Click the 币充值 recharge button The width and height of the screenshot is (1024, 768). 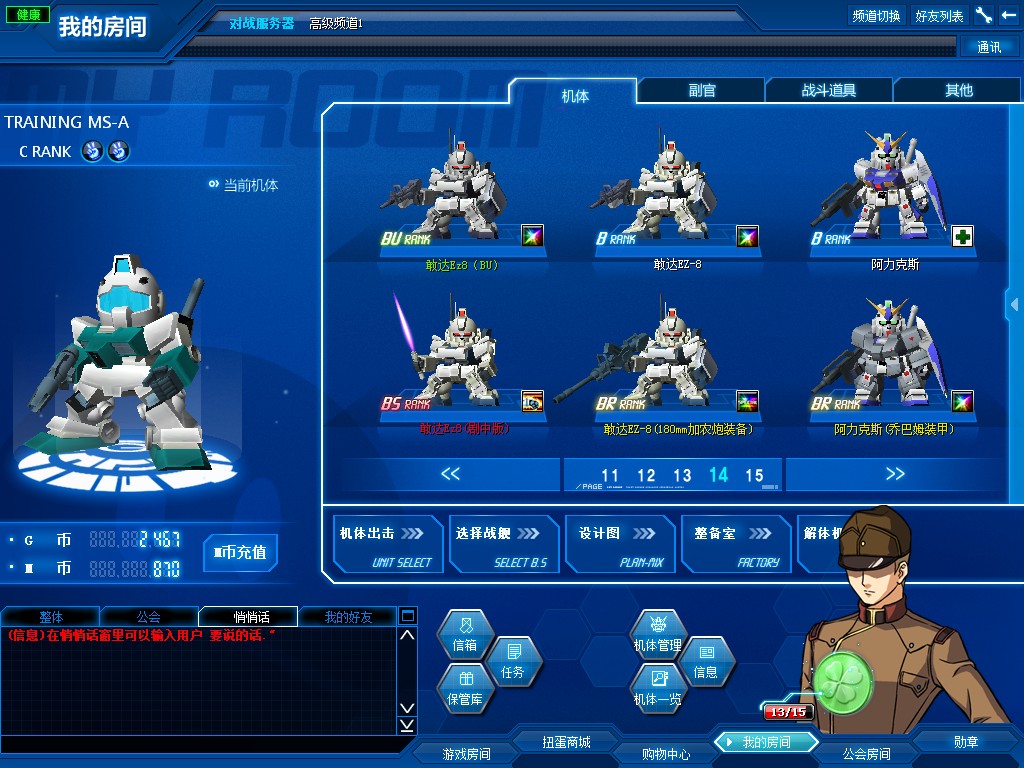tap(240, 552)
